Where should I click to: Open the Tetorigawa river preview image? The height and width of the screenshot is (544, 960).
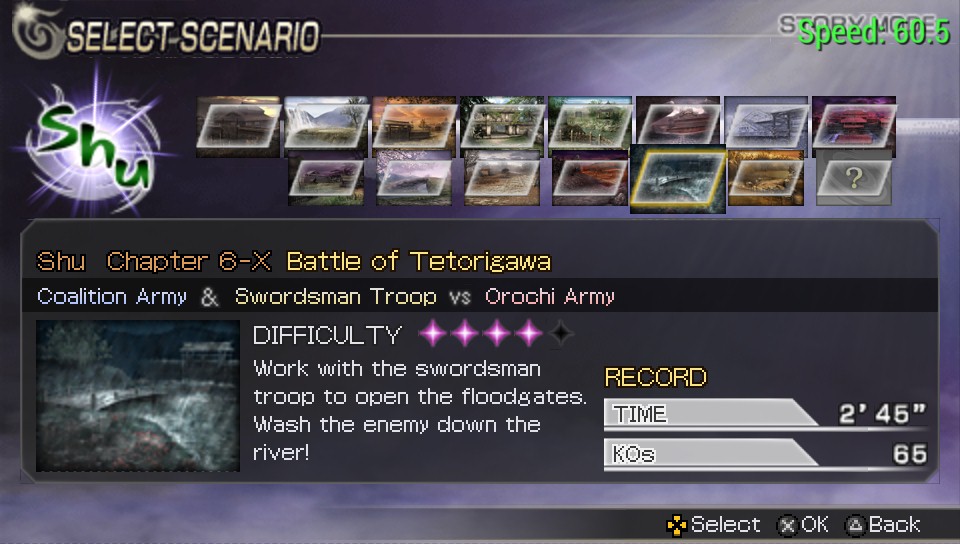(137, 396)
